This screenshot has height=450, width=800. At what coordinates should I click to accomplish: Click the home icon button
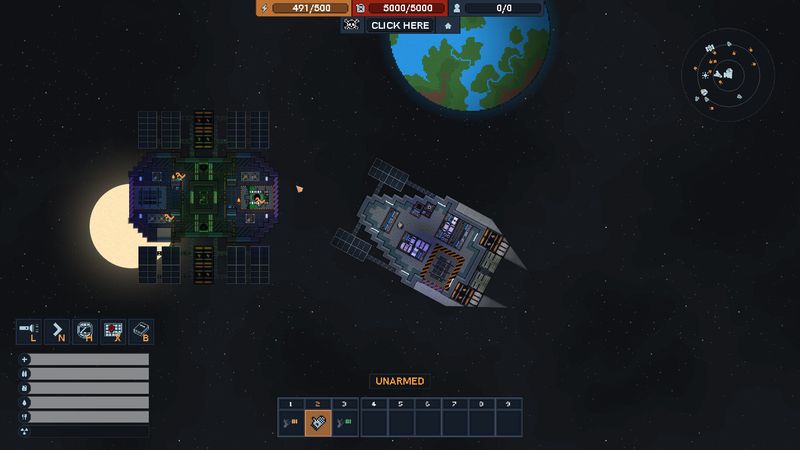448,25
